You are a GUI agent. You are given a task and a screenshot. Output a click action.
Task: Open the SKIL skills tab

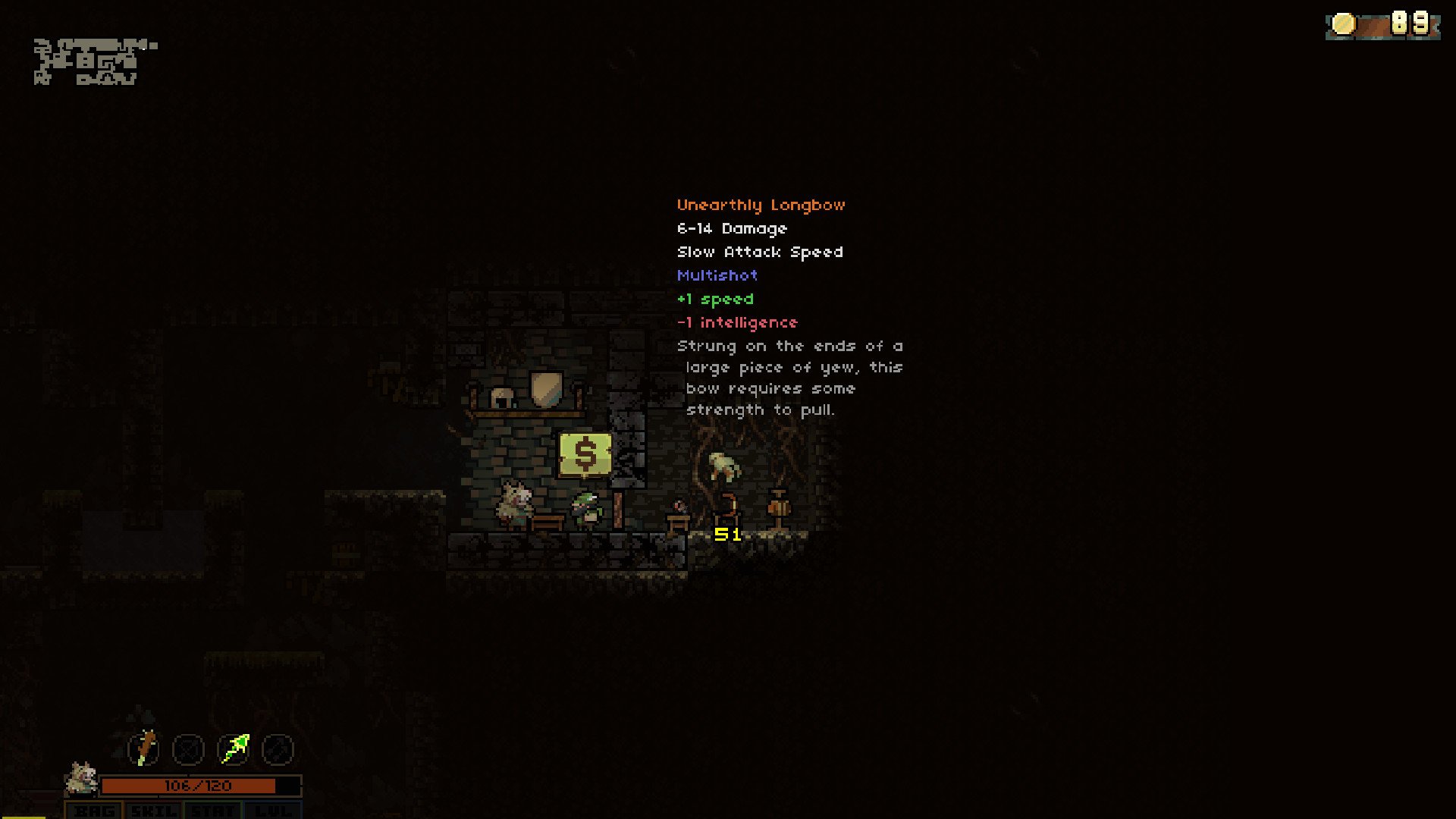point(154,811)
